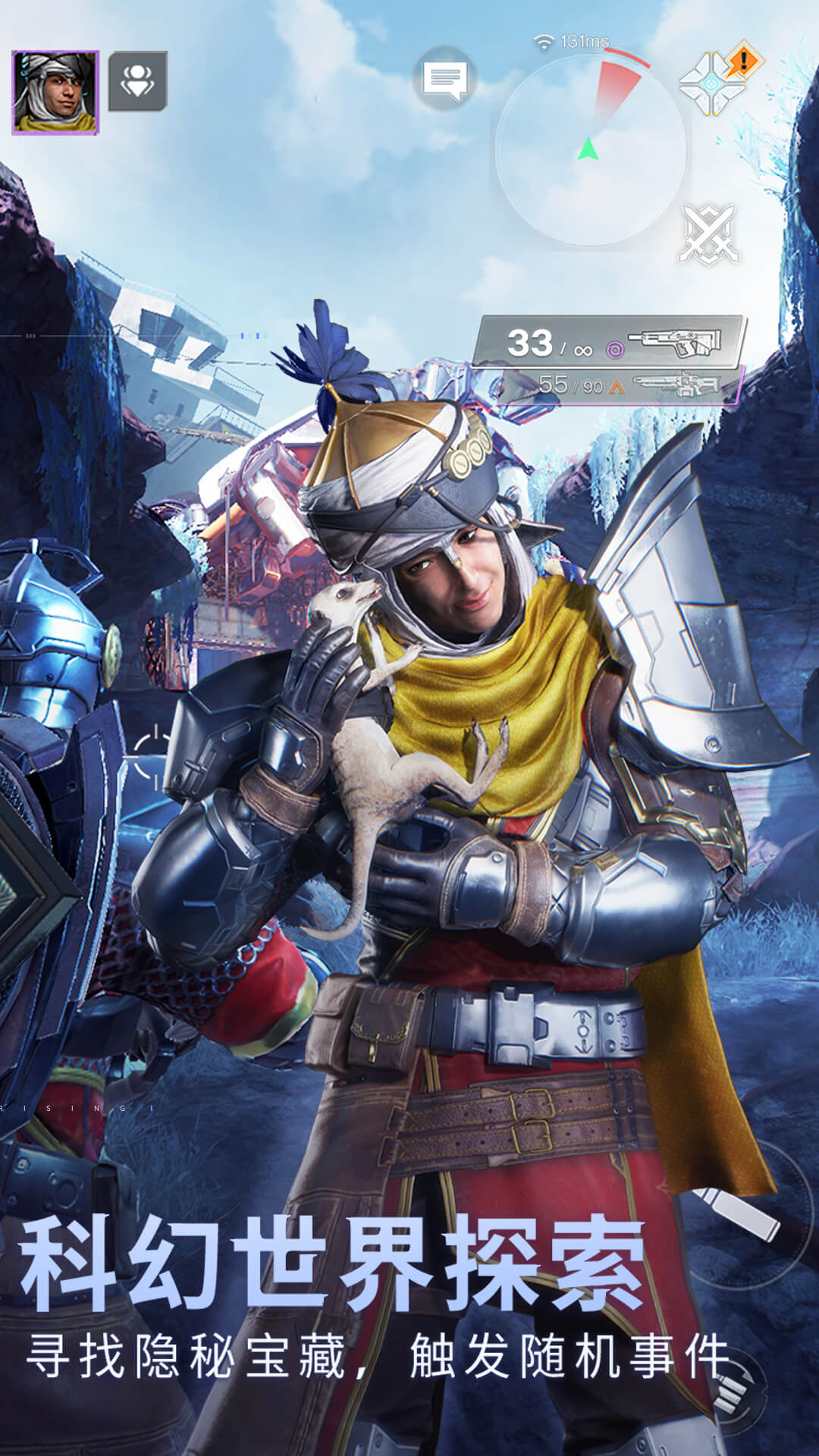The width and height of the screenshot is (819, 1456).
Task: Tap the crossed swords icon
Action: click(710, 234)
